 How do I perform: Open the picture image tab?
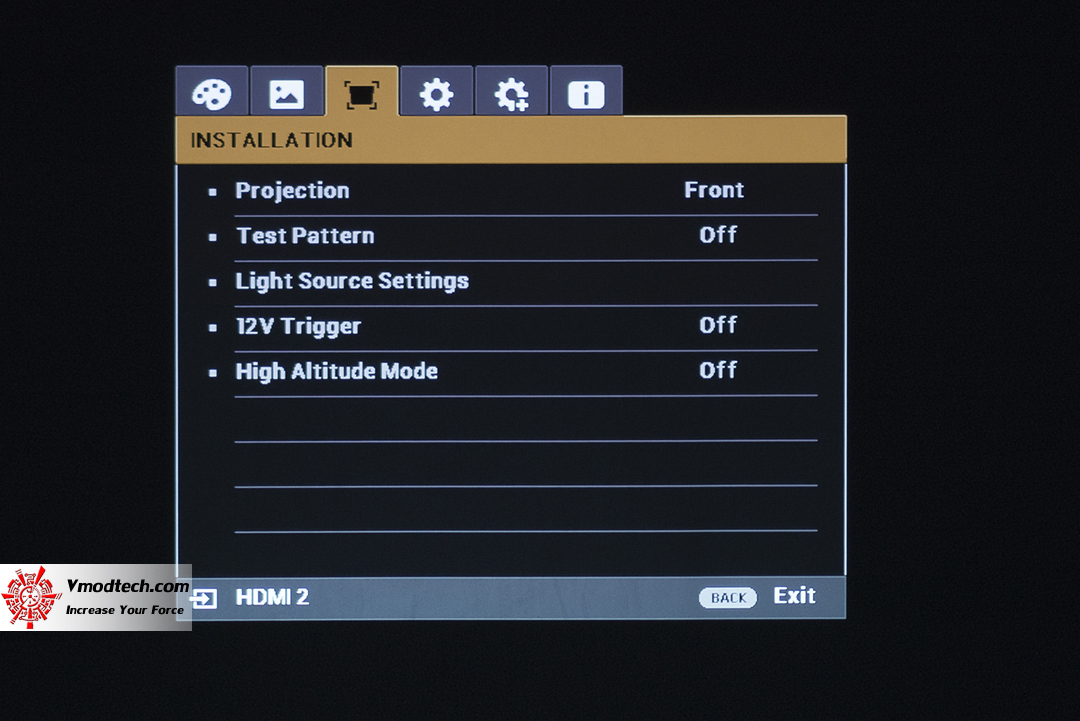tap(286, 94)
